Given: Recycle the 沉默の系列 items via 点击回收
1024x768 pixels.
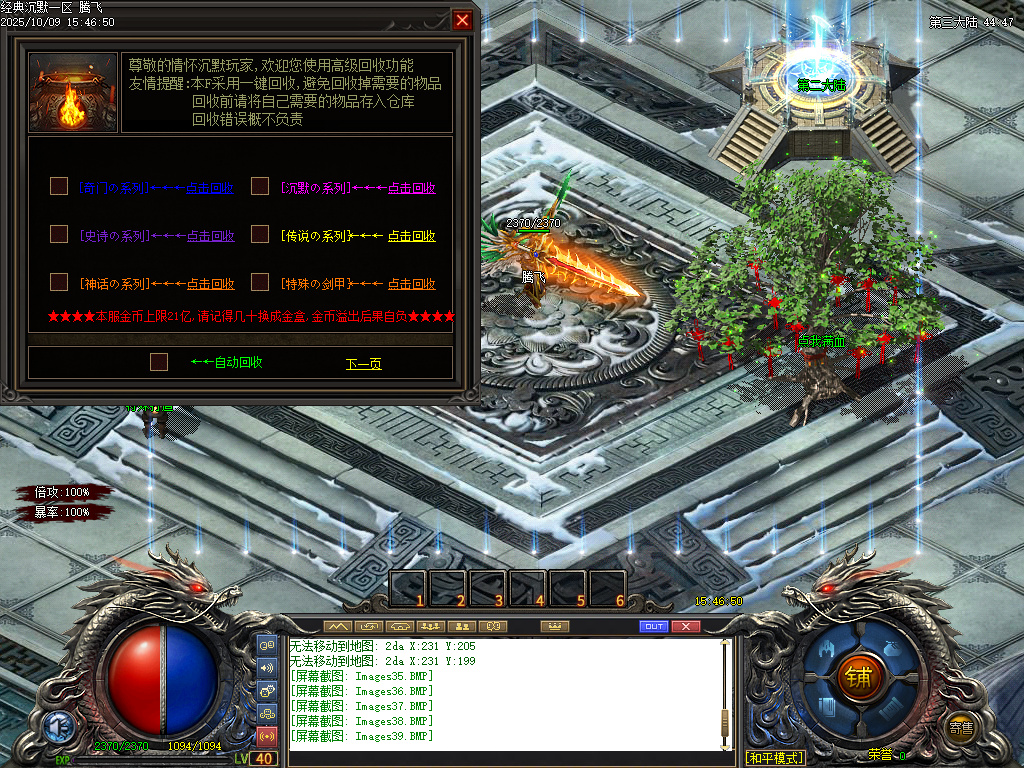Looking at the screenshot, I should pos(411,187).
